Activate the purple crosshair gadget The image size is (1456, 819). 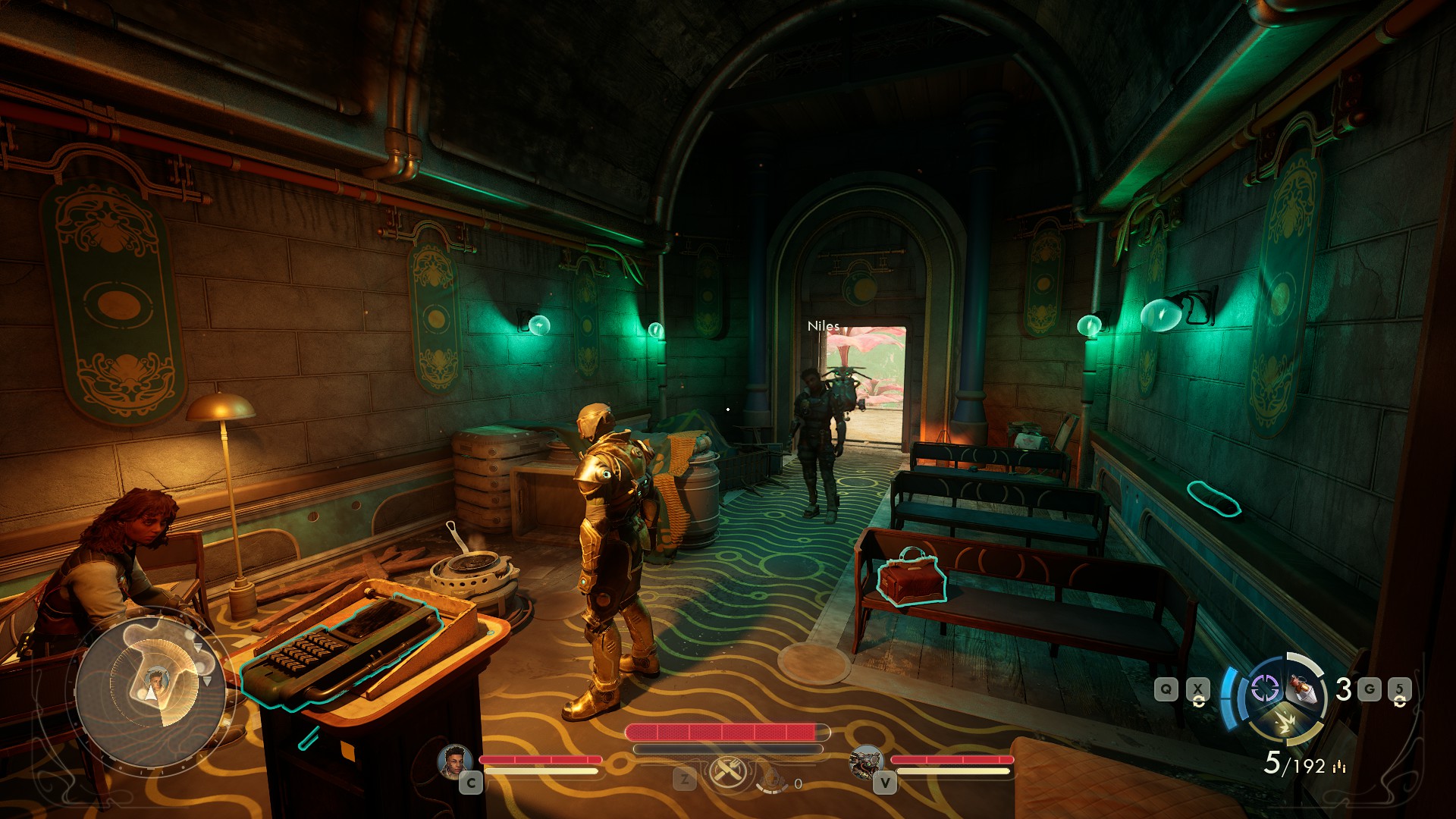[1265, 689]
